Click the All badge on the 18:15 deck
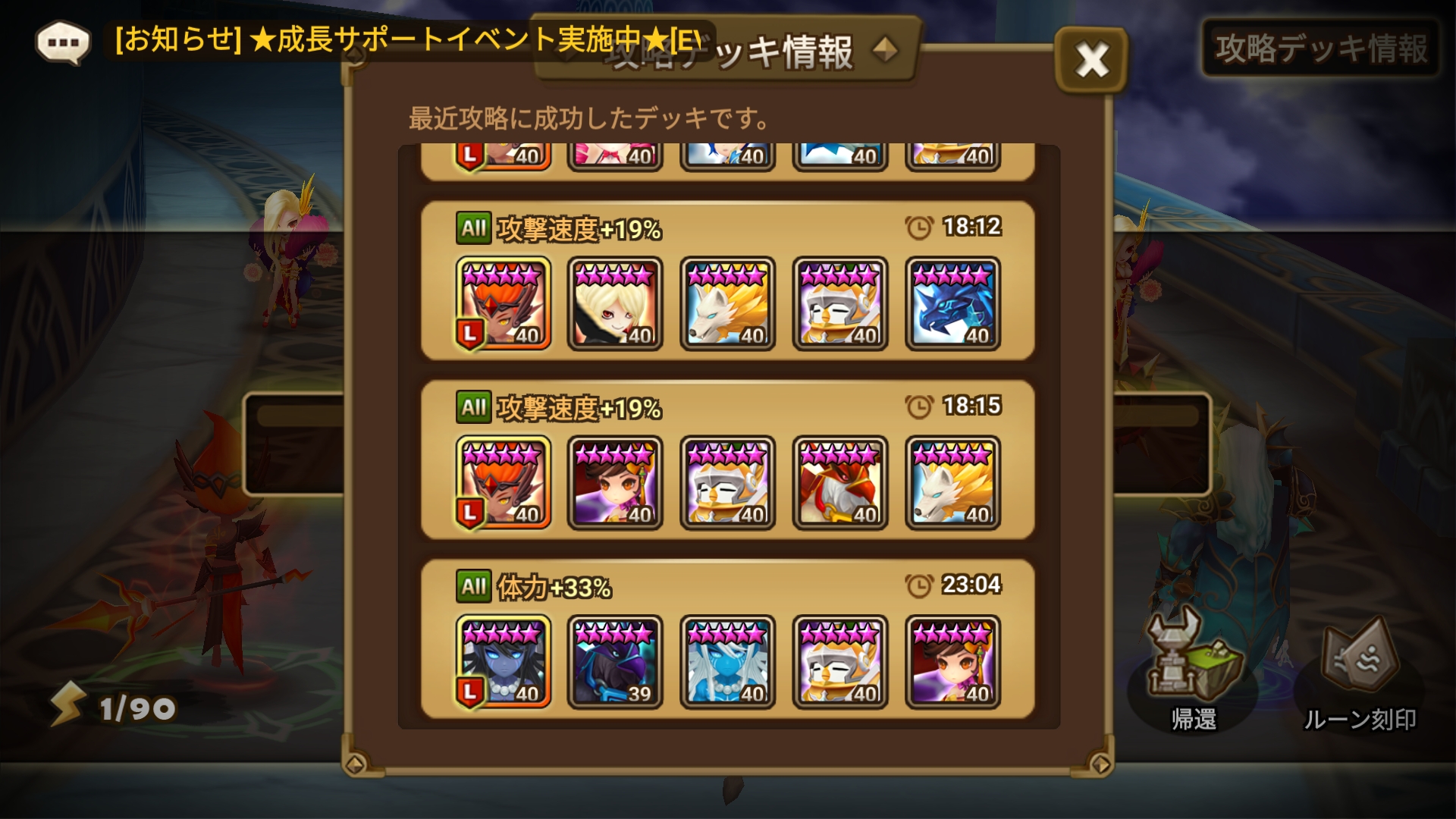 coord(474,406)
